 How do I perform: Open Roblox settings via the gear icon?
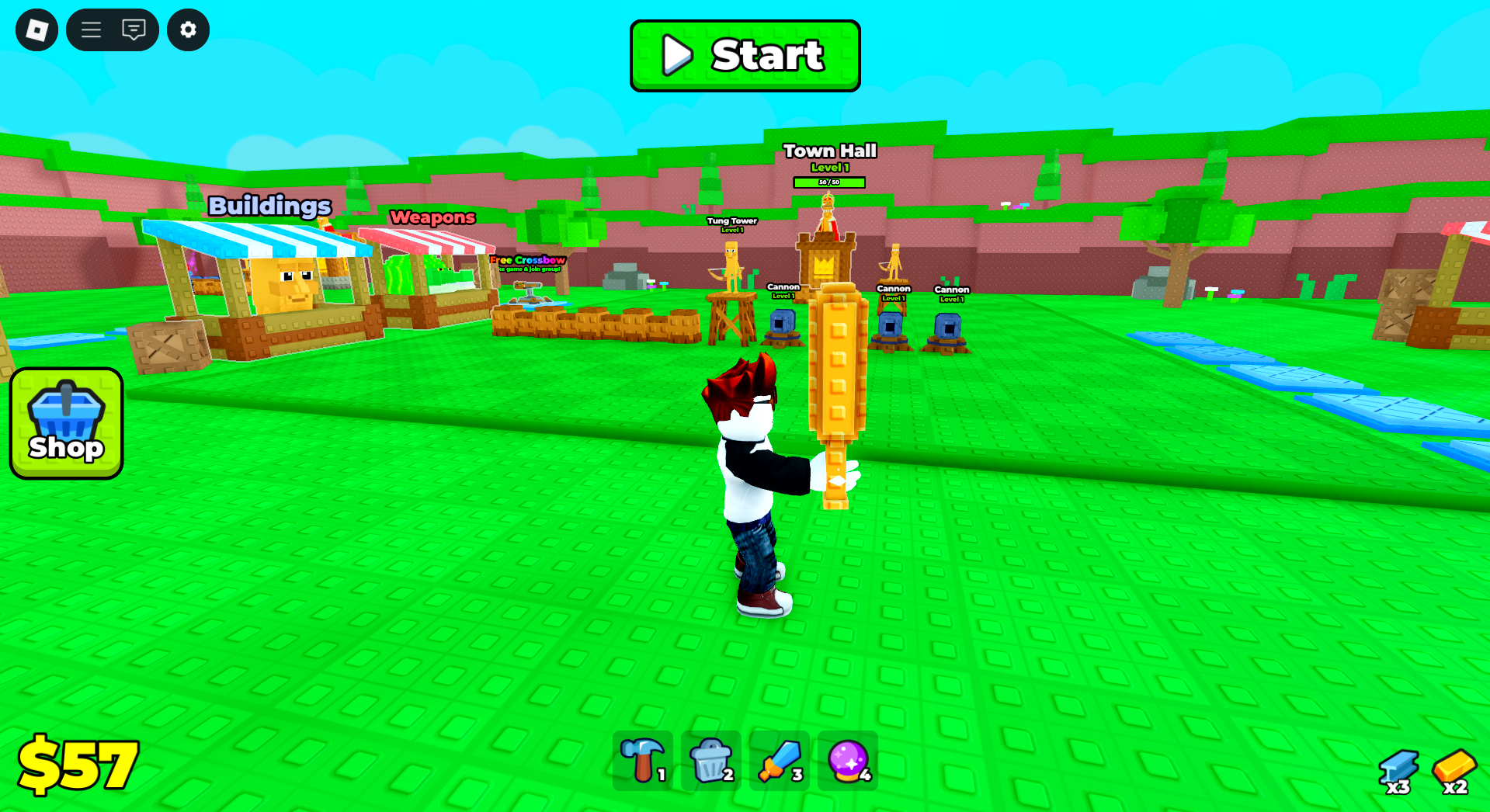pos(188,29)
